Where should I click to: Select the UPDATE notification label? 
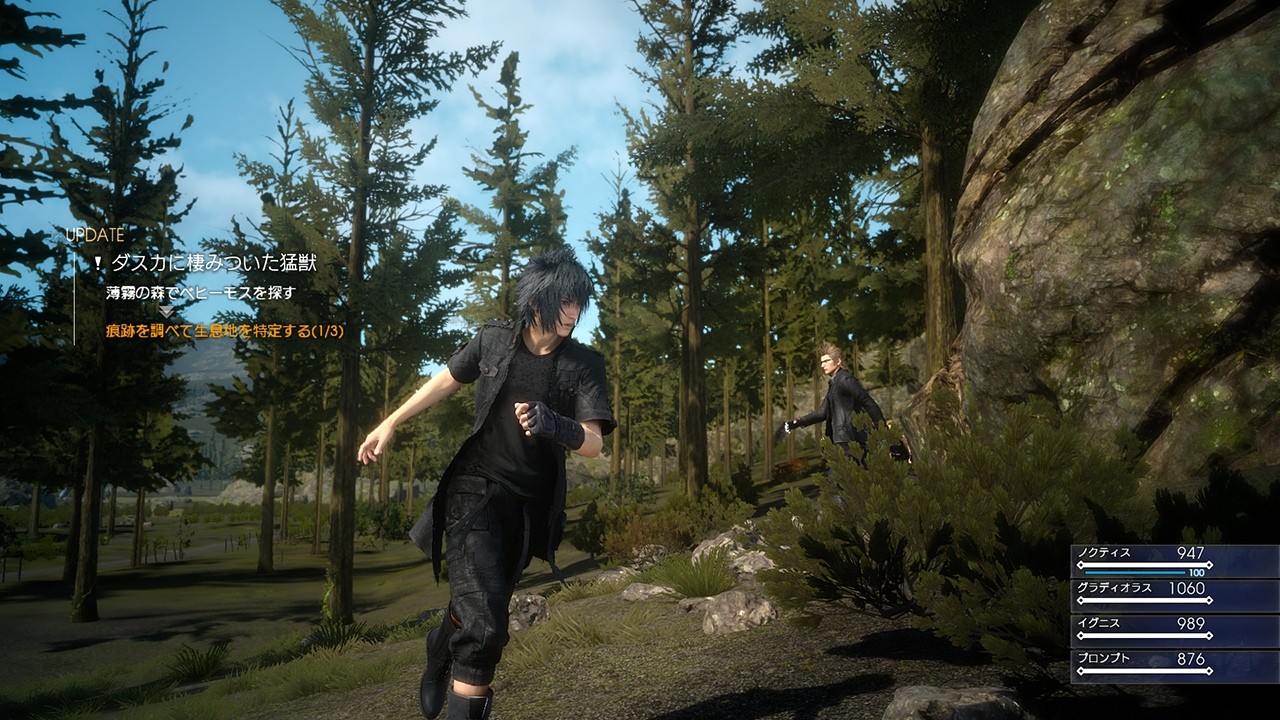coord(95,236)
